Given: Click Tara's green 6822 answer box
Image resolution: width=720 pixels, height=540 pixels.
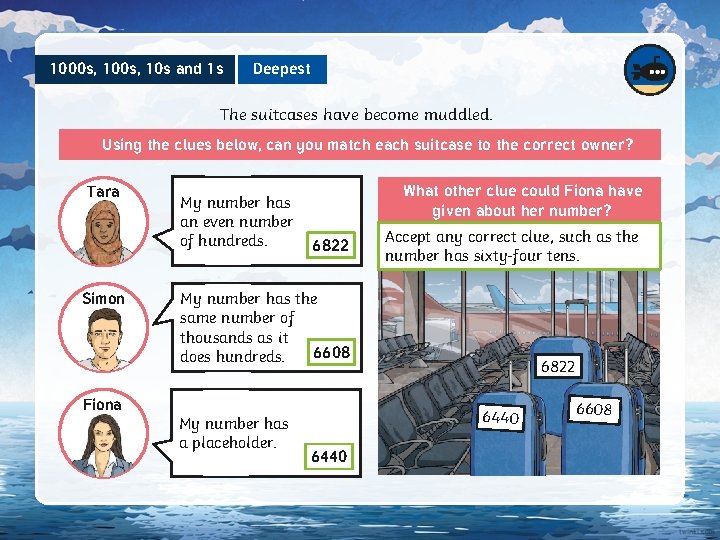Looking at the screenshot, I should [329, 245].
